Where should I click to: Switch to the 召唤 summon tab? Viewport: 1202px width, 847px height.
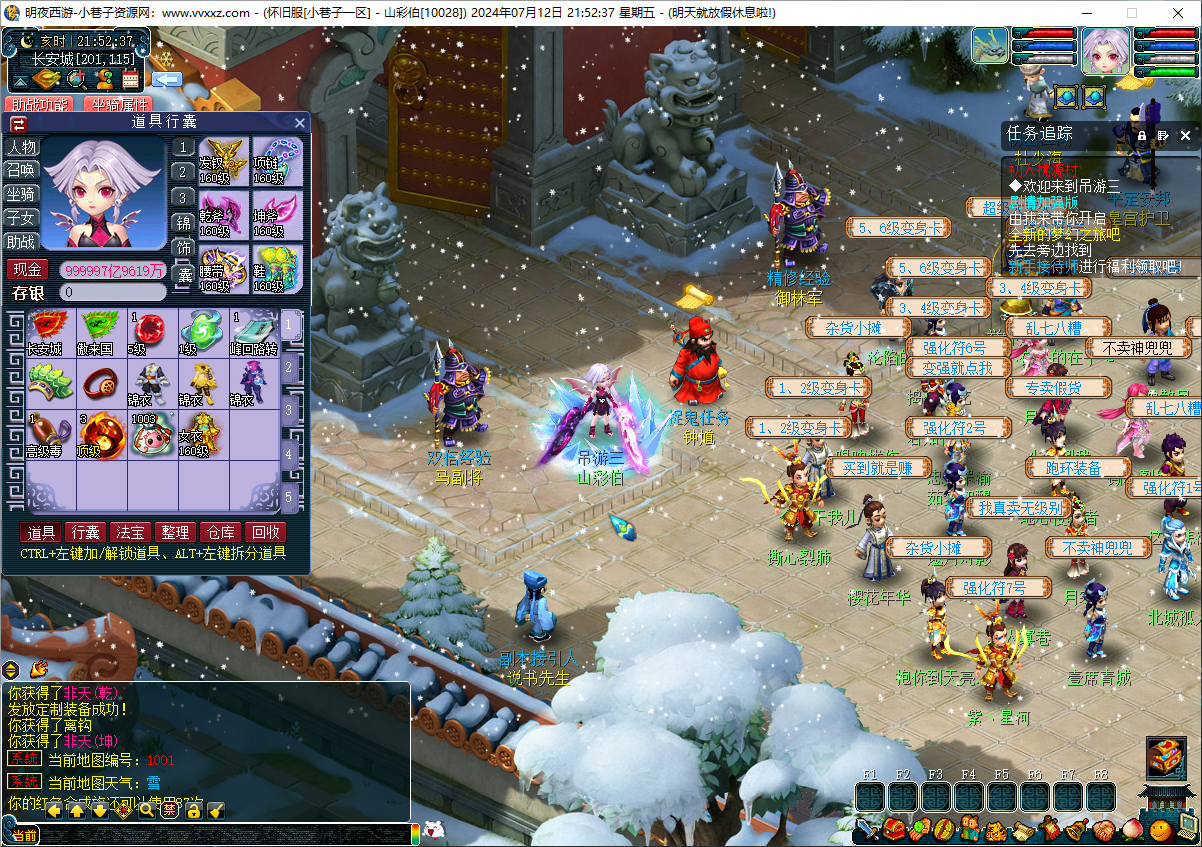click(21, 170)
